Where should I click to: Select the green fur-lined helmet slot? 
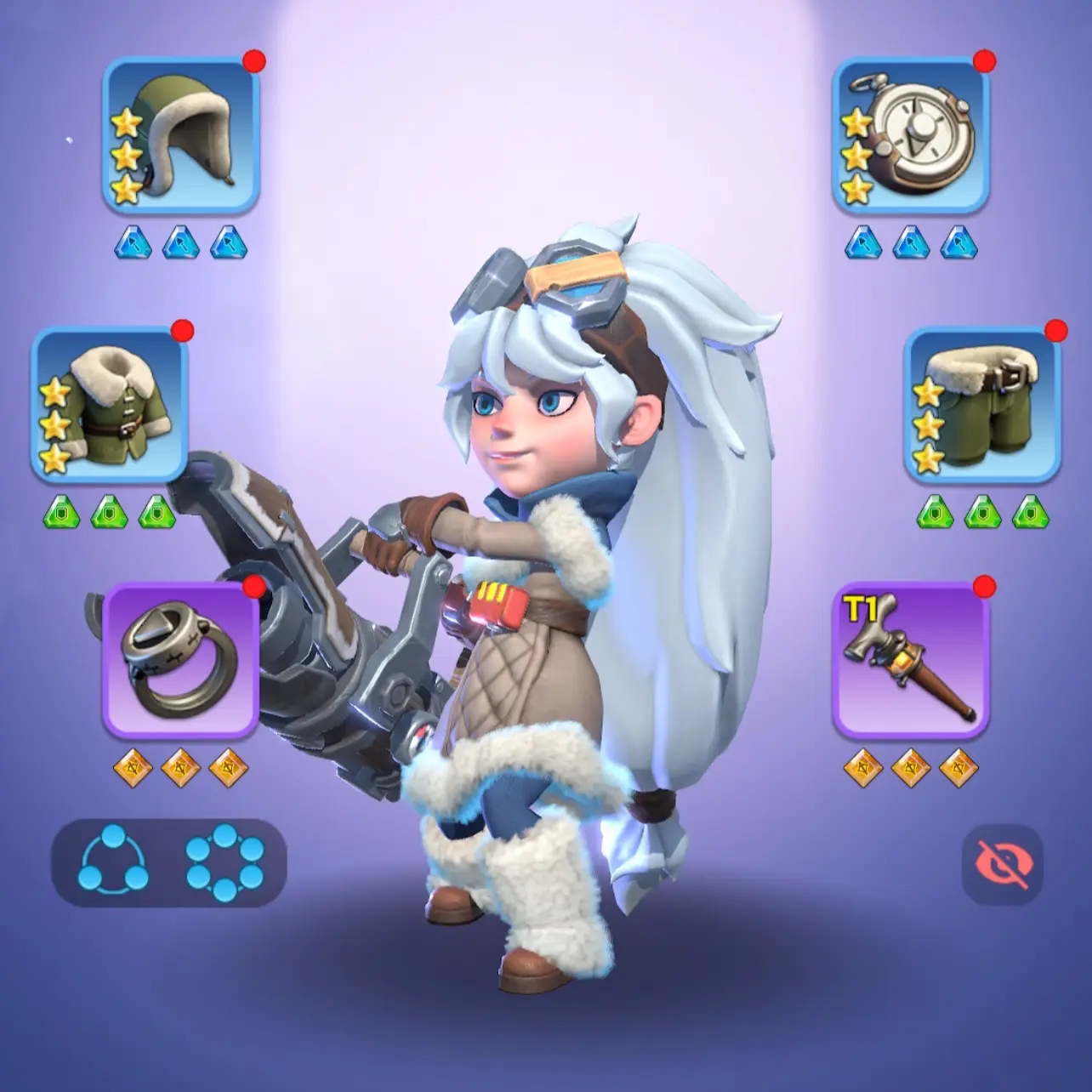(180, 134)
